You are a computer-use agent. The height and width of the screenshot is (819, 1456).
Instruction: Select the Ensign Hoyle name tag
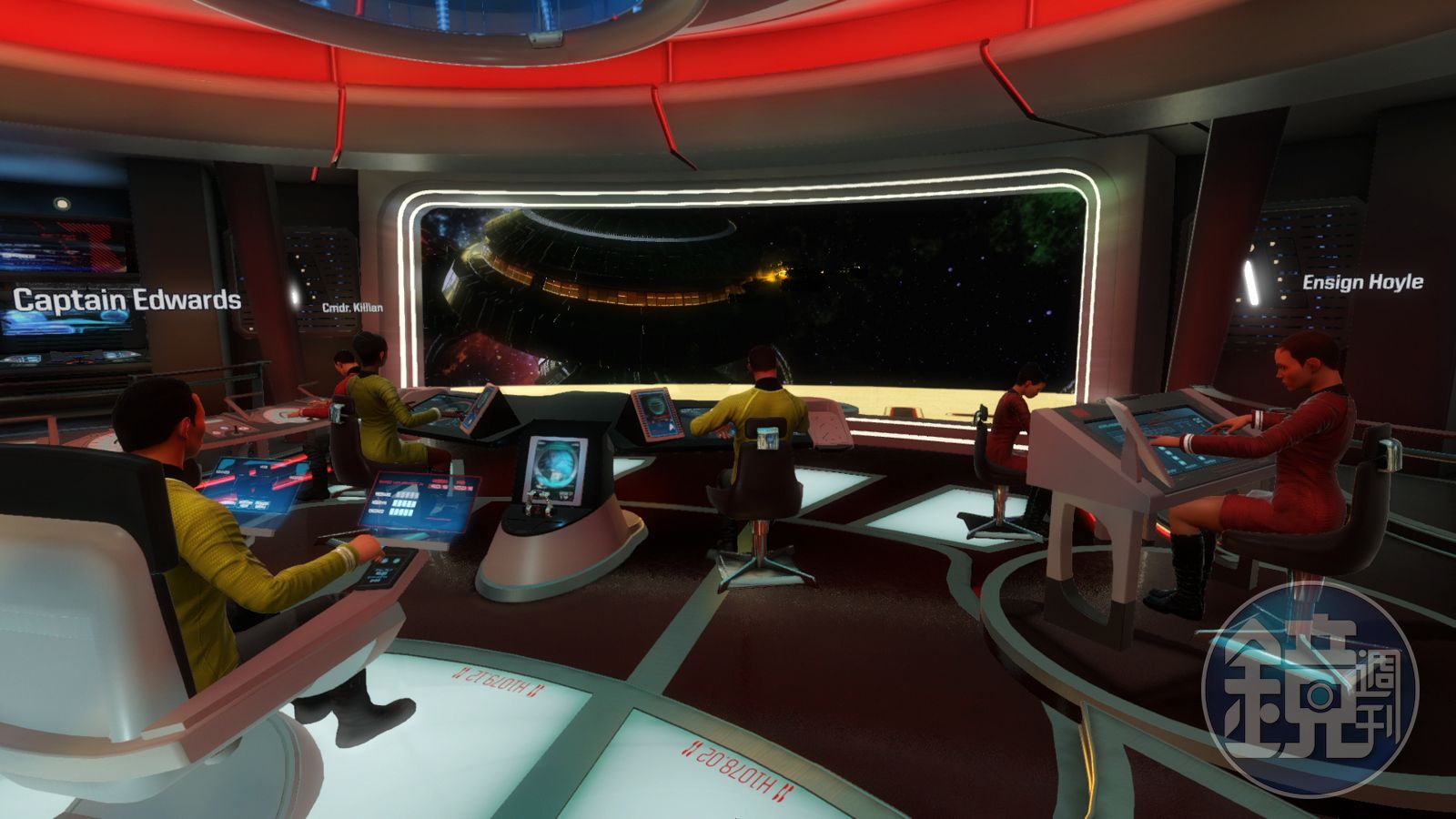pos(1362,282)
